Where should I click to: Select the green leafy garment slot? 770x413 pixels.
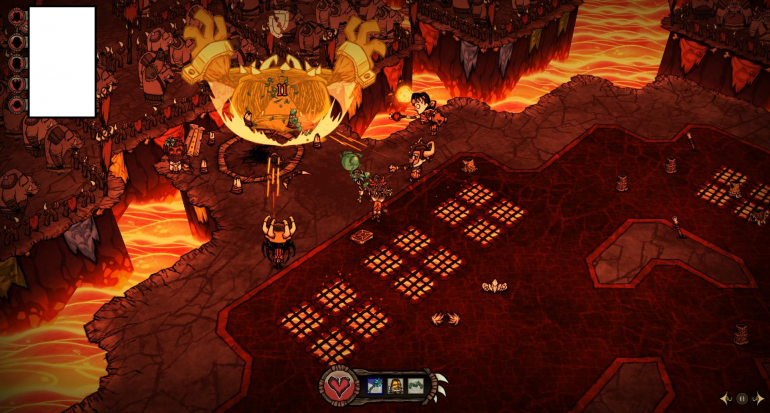[x=415, y=386]
